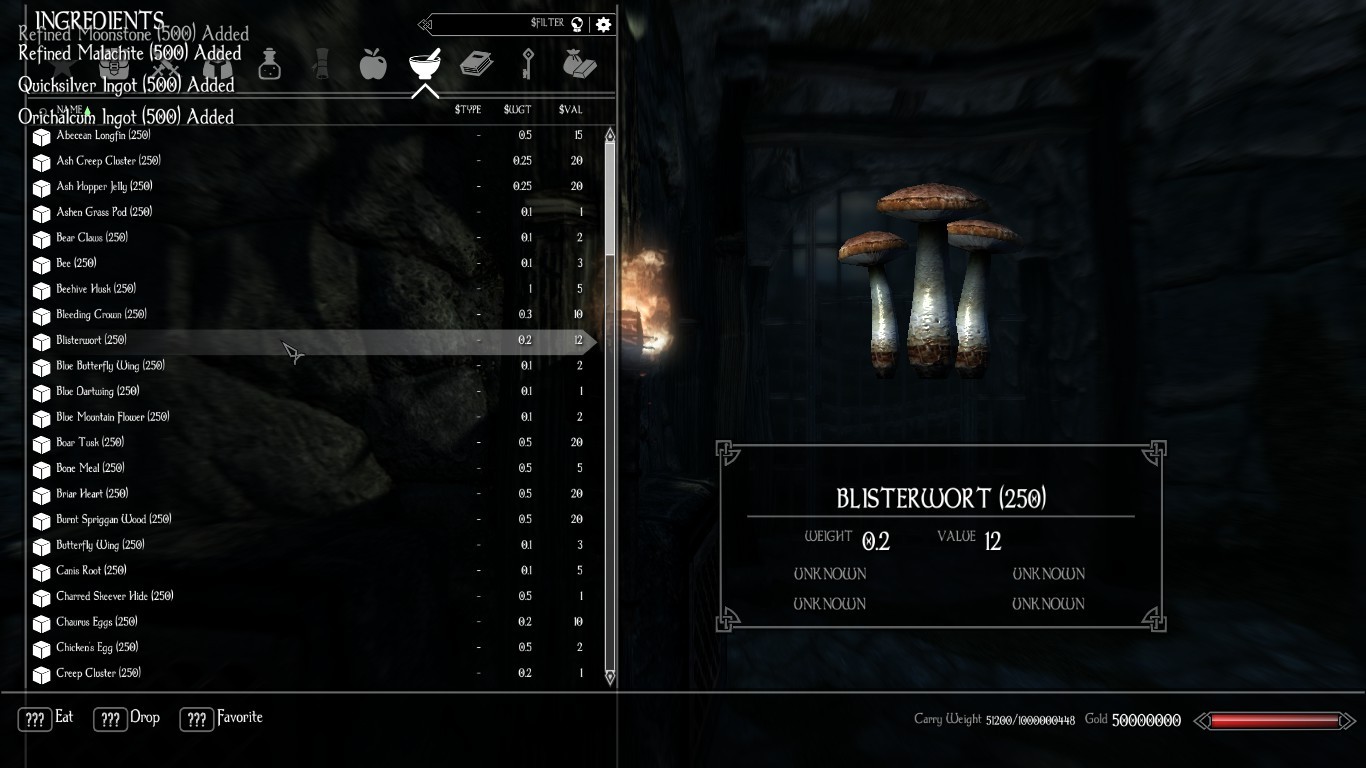1366x768 pixels.
Task: Open the food category with apple icon
Action: (373, 65)
